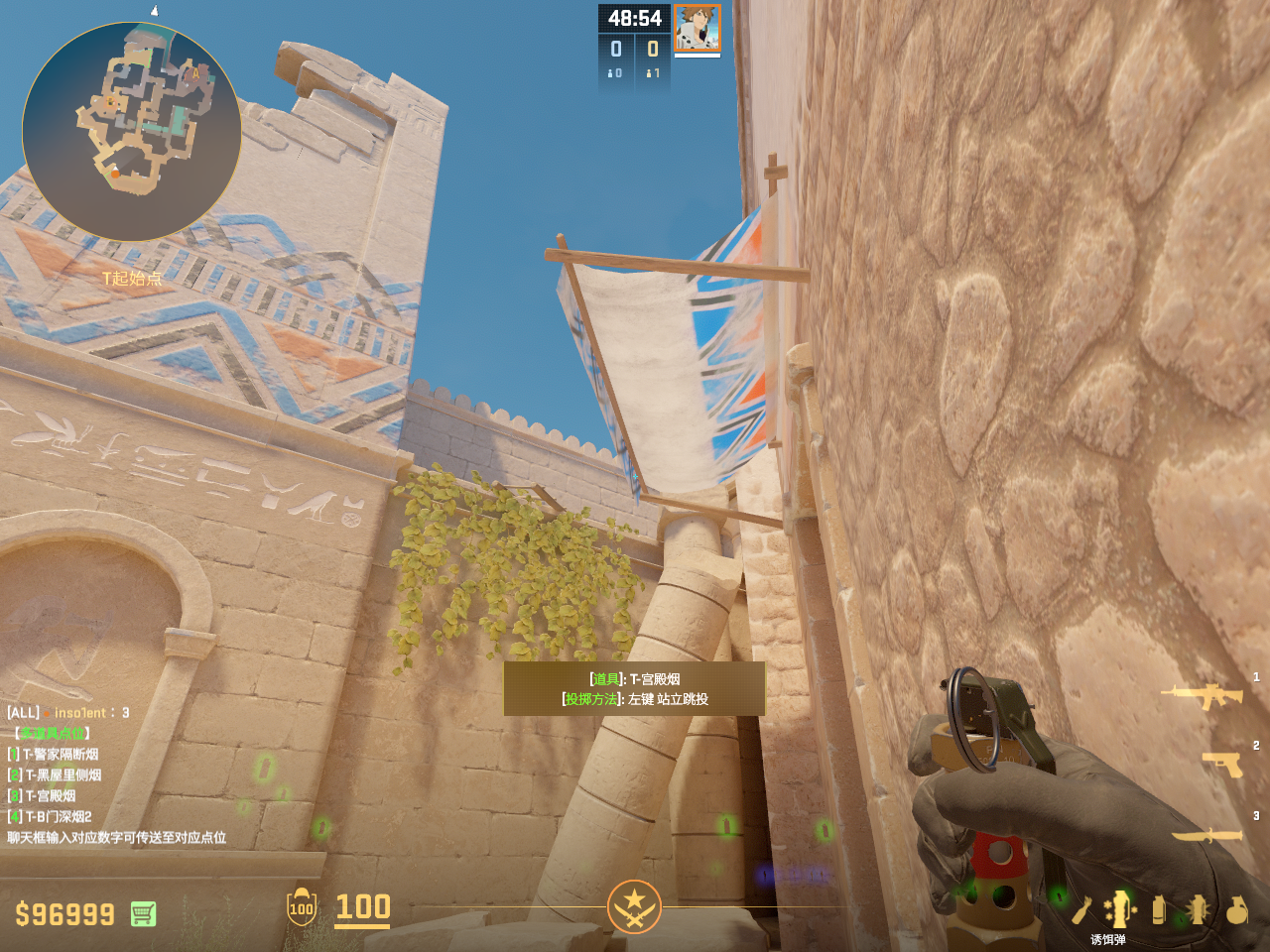
Task: Click the circular radar minimap
Action: point(131,131)
